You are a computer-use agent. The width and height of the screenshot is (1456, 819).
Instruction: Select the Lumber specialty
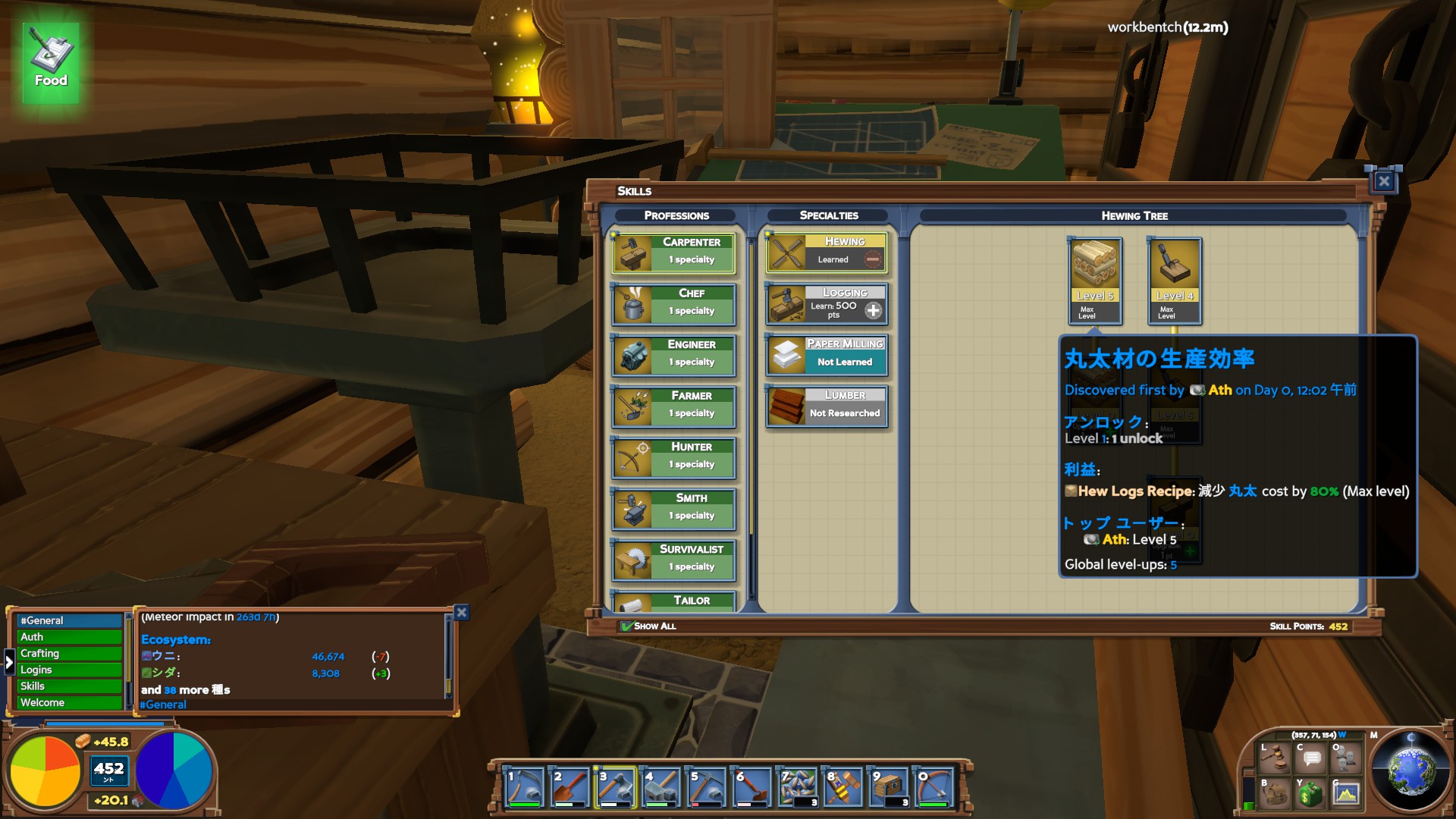click(827, 406)
